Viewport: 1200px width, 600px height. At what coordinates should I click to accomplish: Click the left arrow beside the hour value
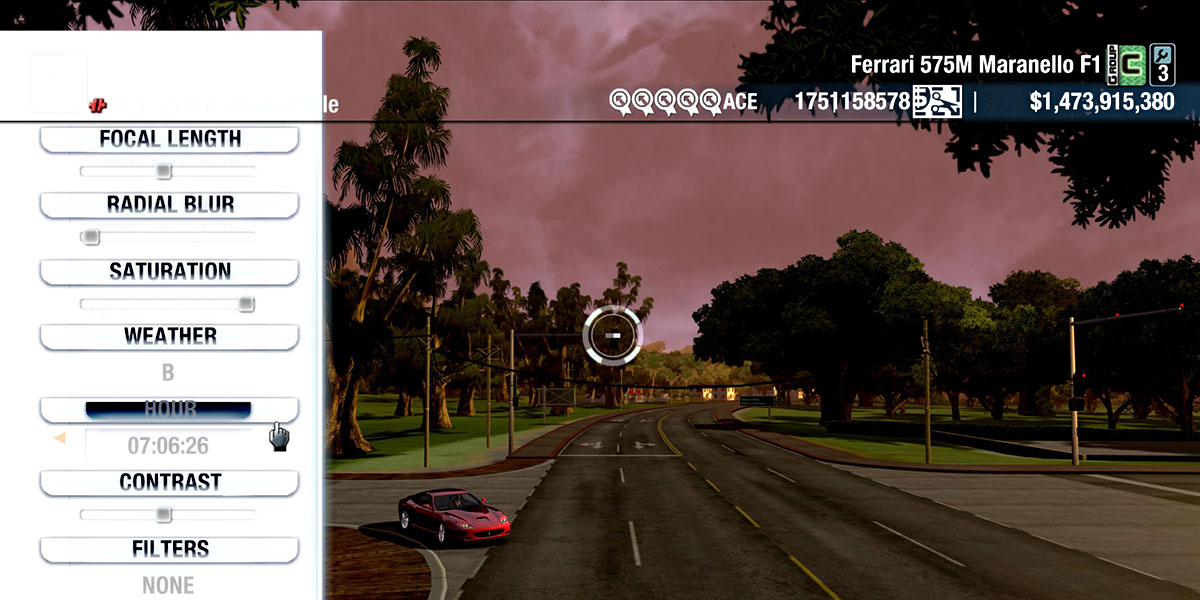pos(60,438)
